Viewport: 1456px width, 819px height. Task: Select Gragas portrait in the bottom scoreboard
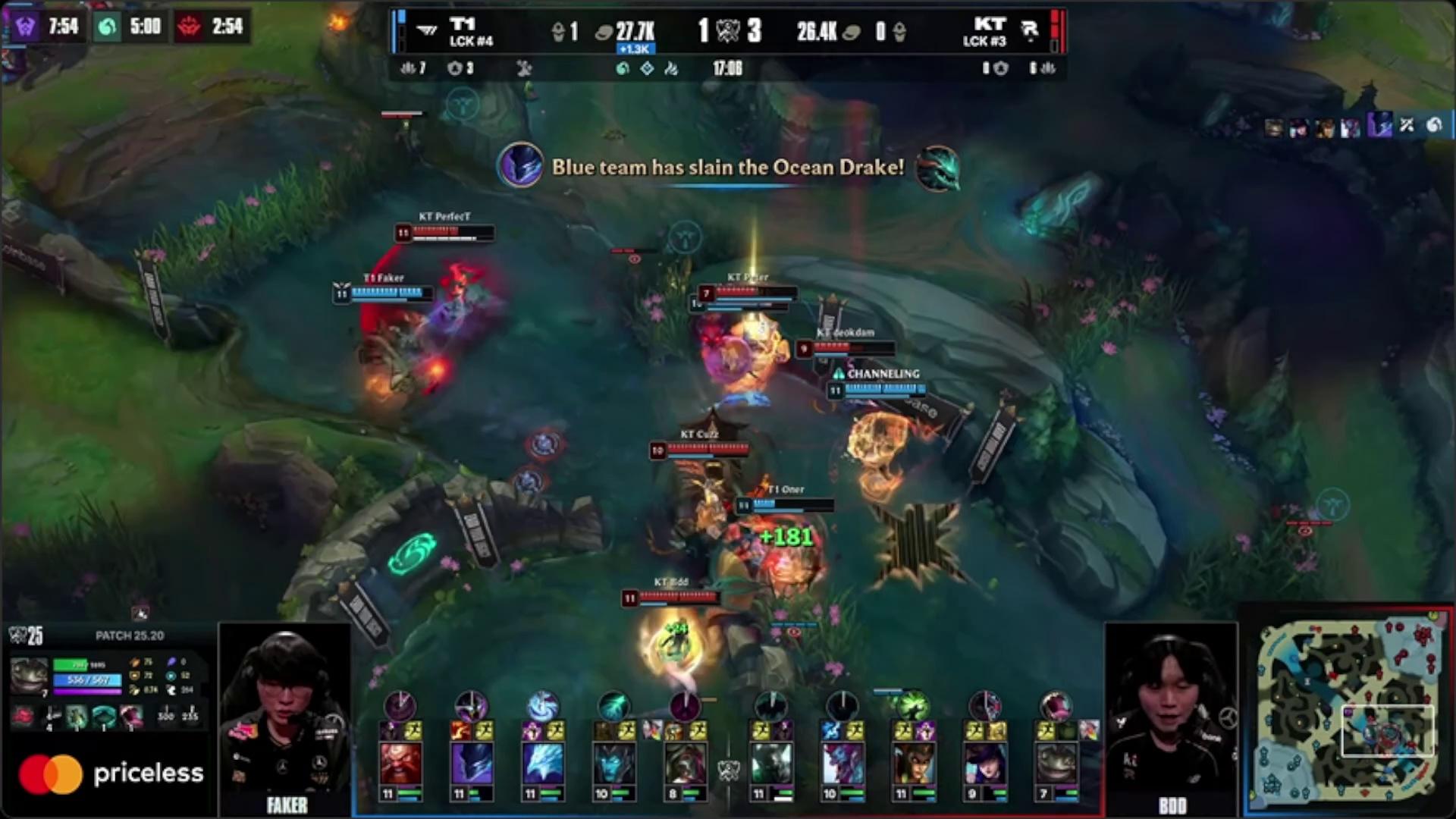point(400,763)
